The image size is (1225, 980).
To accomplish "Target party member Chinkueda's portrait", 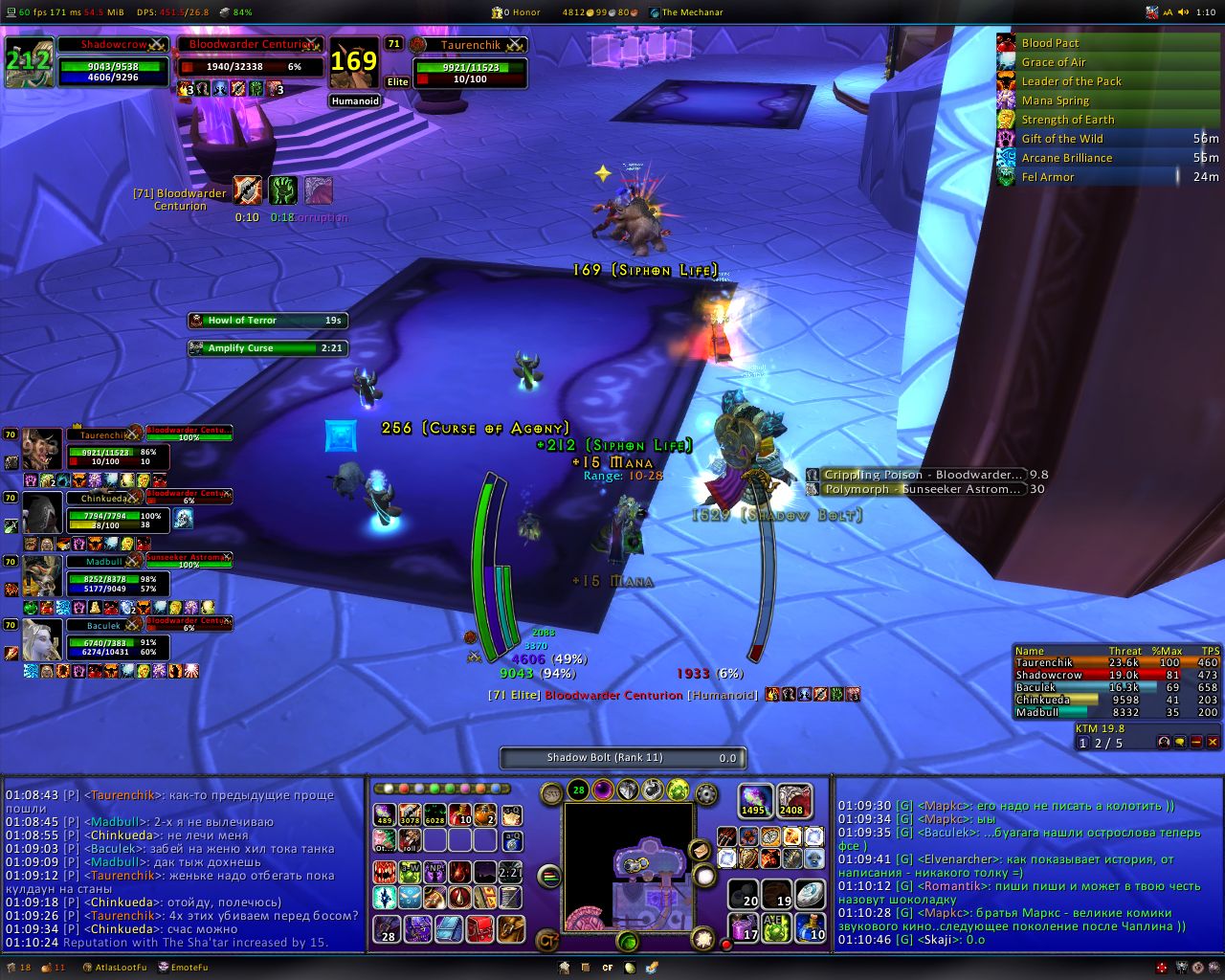I will pos(42,514).
